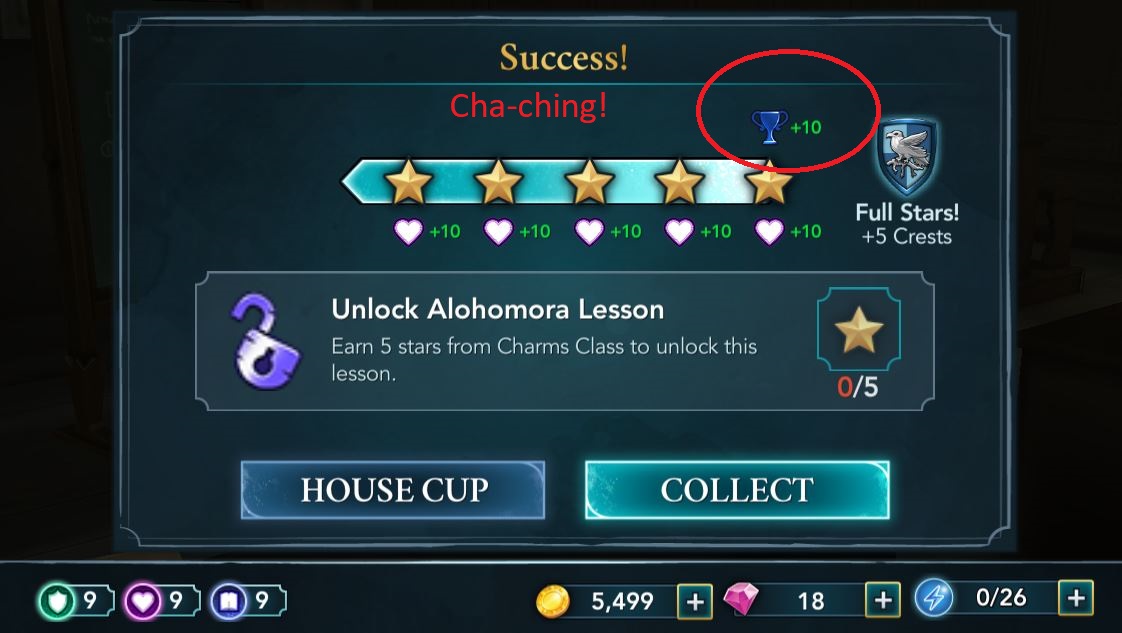
Task: Open the blue book Knowledge attribute
Action: 227,601
